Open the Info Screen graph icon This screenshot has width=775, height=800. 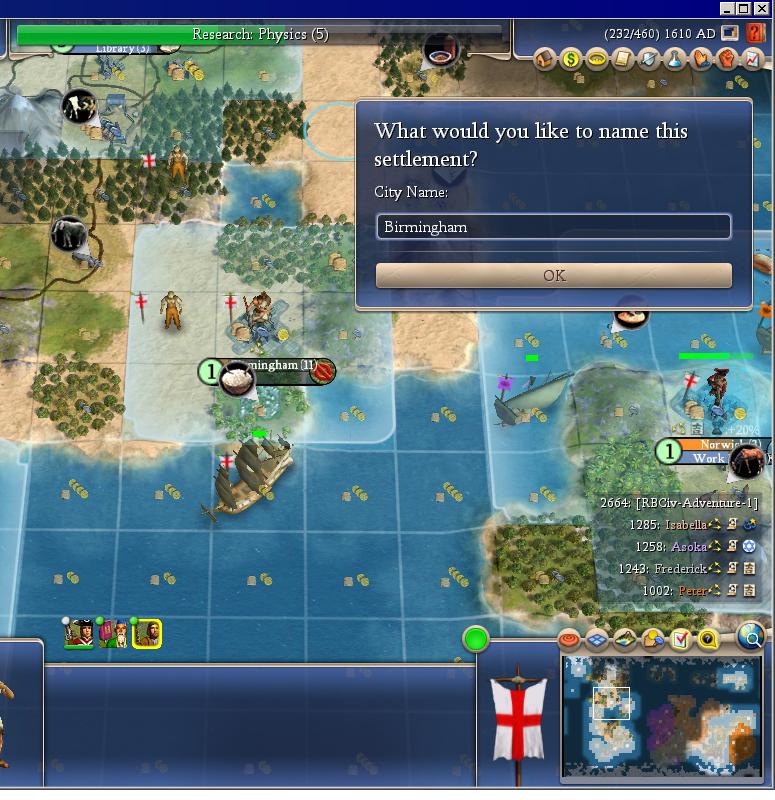click(x=752, y=60)
